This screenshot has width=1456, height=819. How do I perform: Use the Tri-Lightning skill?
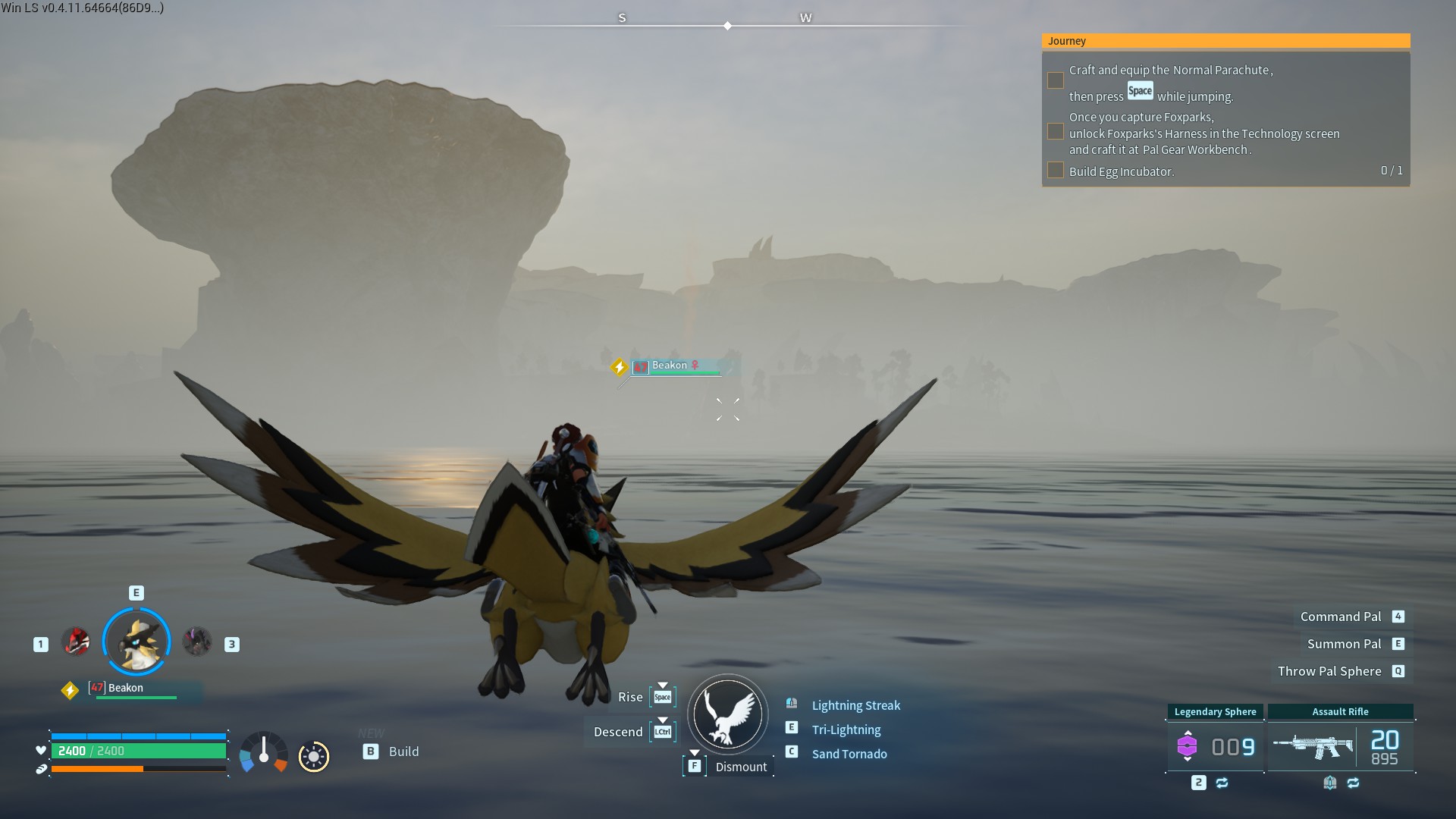846,730
